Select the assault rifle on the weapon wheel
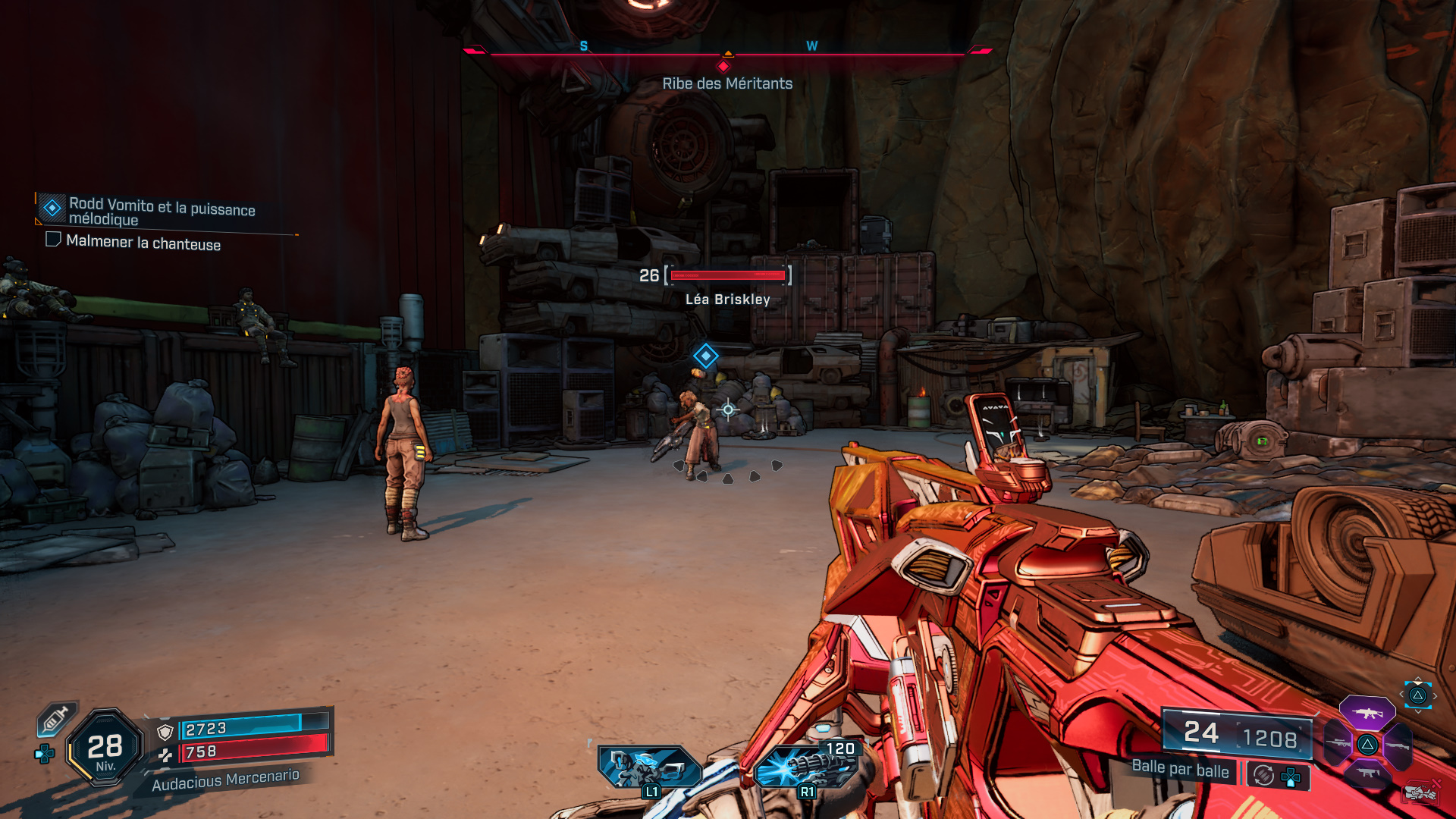The width and height of the screenshot is (1456, 819). pyautogui.click(x=1367, y=714)
